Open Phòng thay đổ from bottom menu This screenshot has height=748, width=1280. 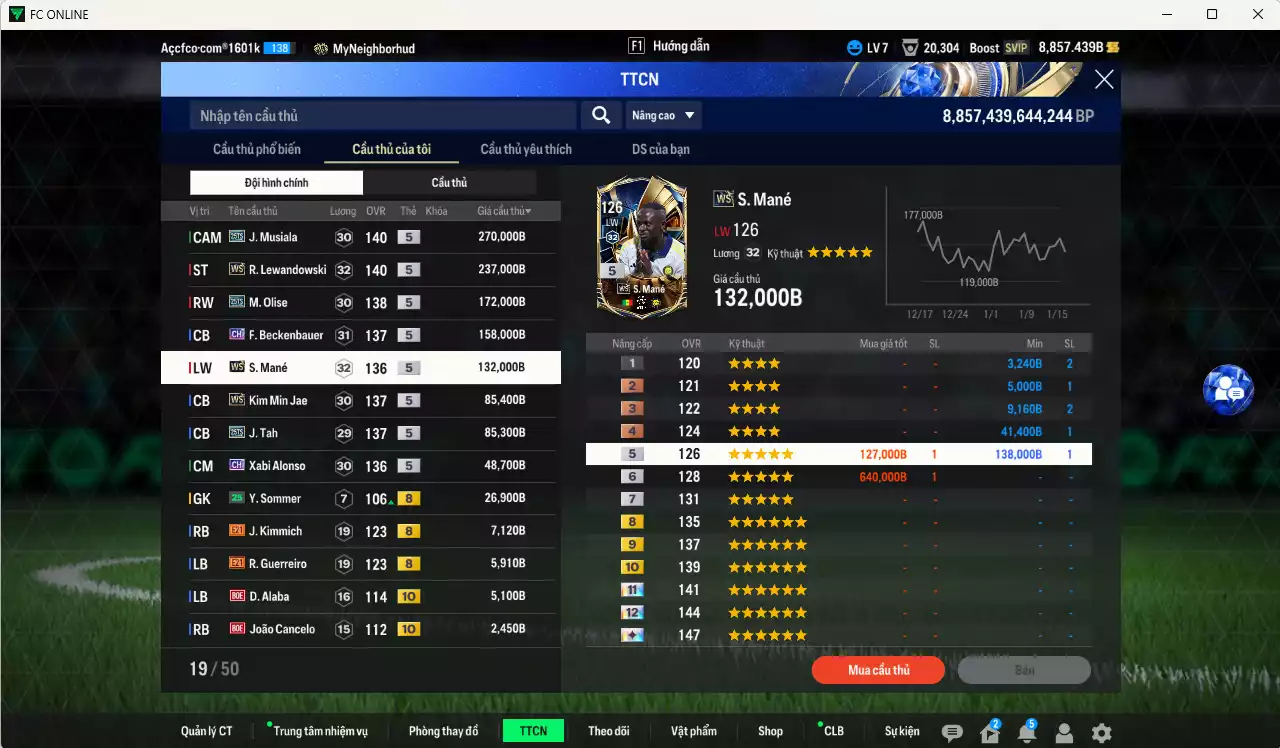click(x=443, y=731)
